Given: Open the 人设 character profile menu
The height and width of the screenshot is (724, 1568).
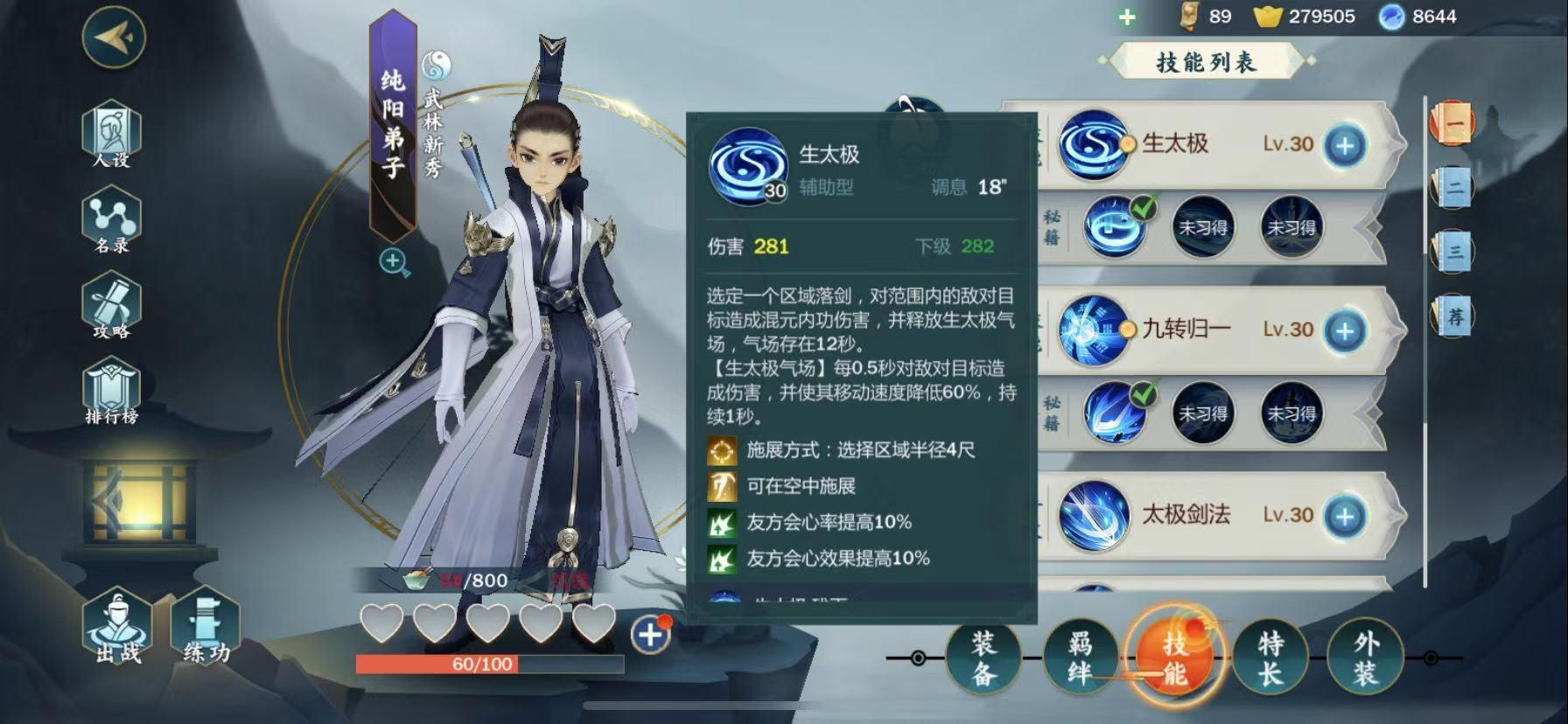Looking at the screenshot, I should tap(111, 133).
